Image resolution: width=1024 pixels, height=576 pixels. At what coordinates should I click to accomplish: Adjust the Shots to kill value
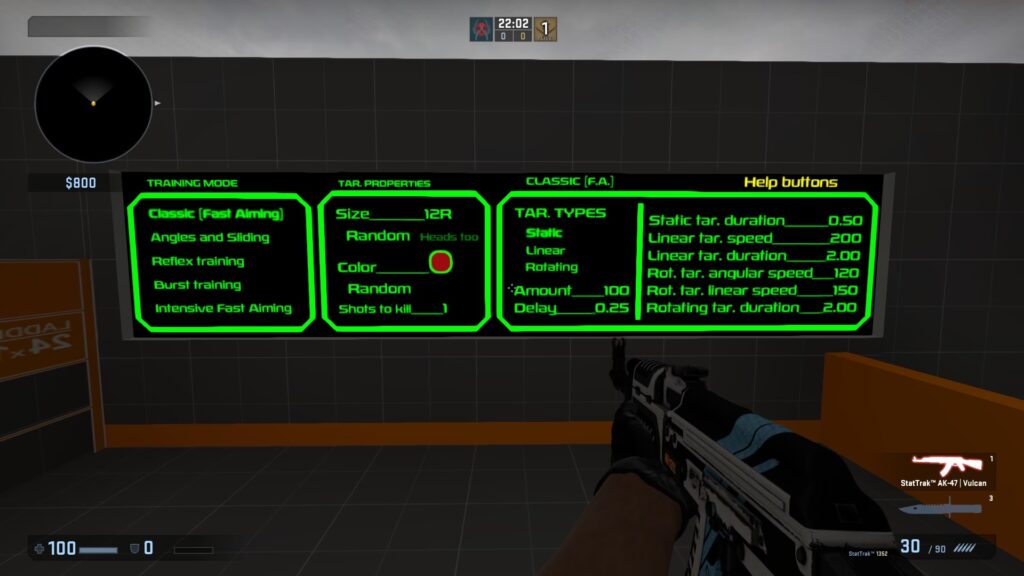(x=392, y=308)
